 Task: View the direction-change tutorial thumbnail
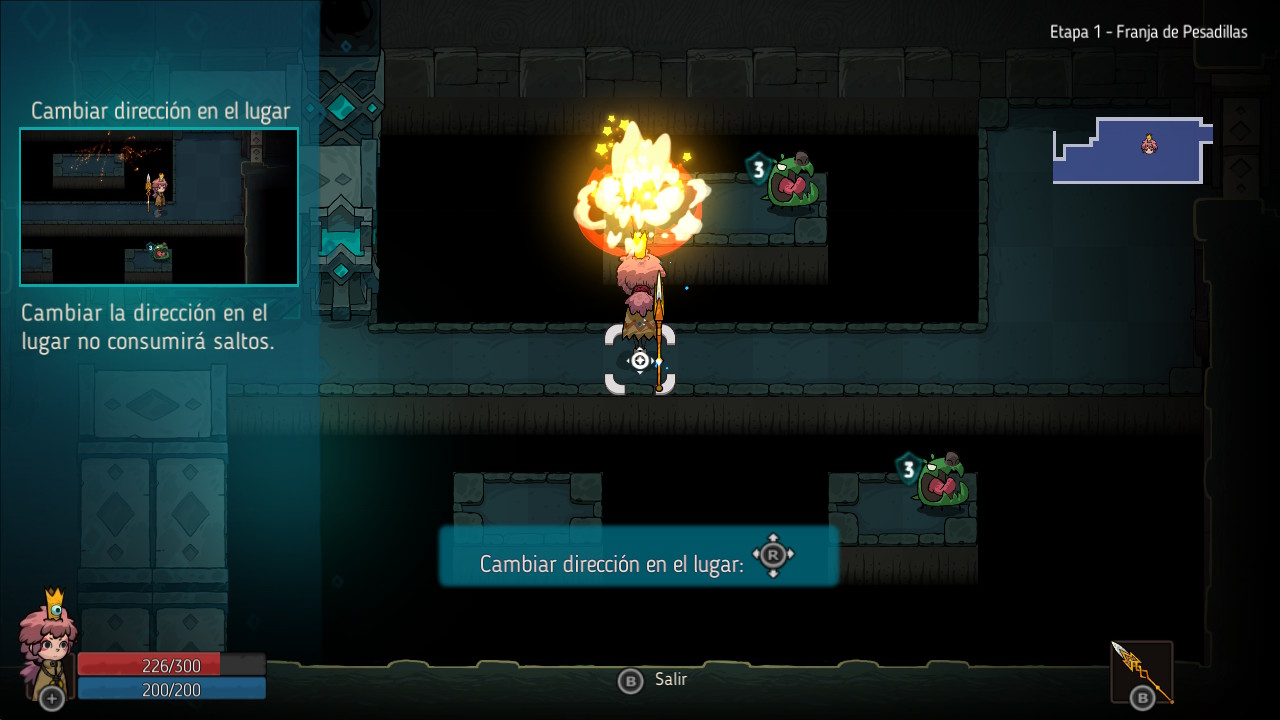tap(159, 207)
